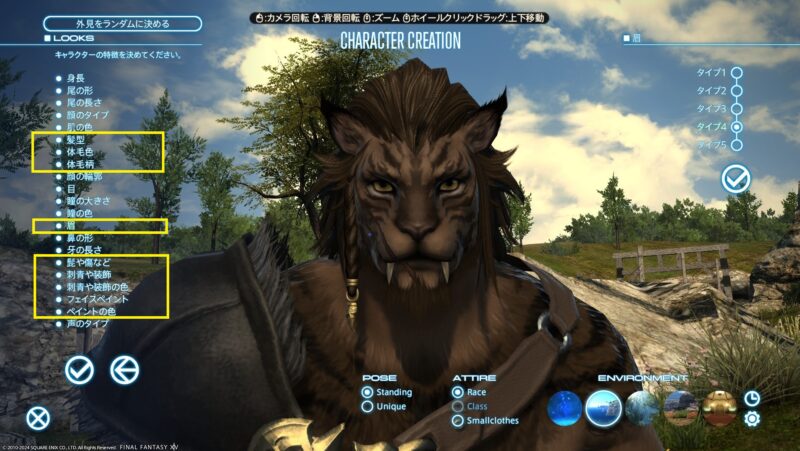Open the gear settings icon
The height and width of the screenshot is (451, 800).
click(752, 419)
